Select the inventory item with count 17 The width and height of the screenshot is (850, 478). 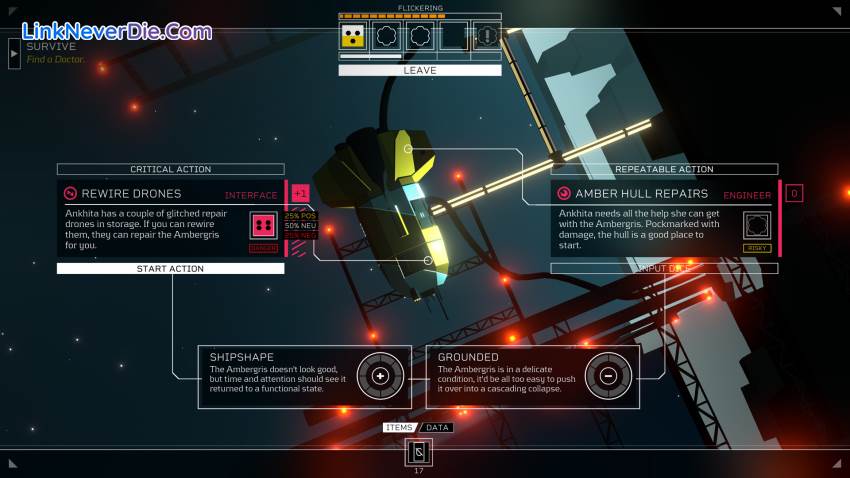point(419,452)
